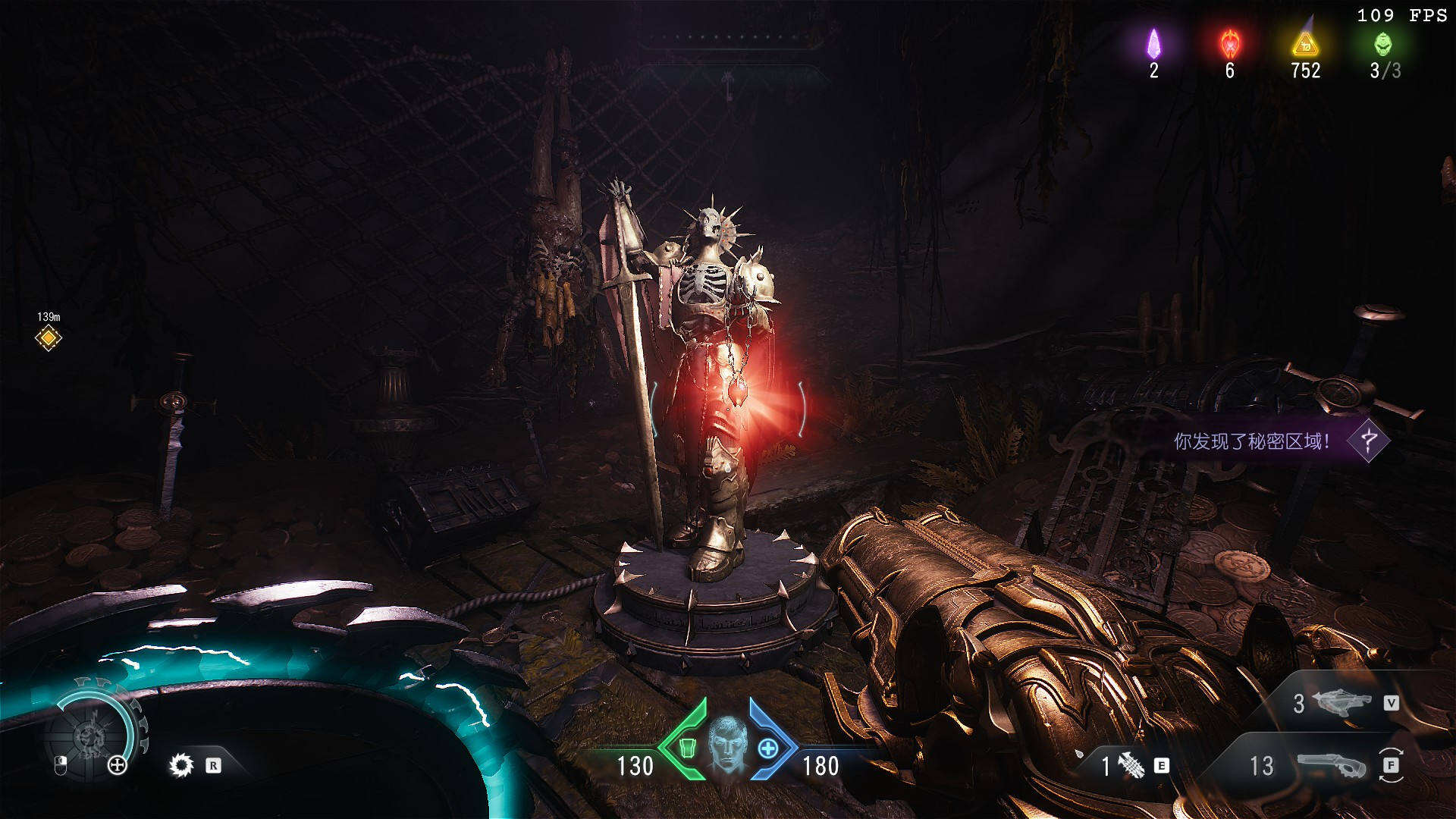Click the yellow diamond objective waypoint marker
1456x819 pixels.
[49, 337]
